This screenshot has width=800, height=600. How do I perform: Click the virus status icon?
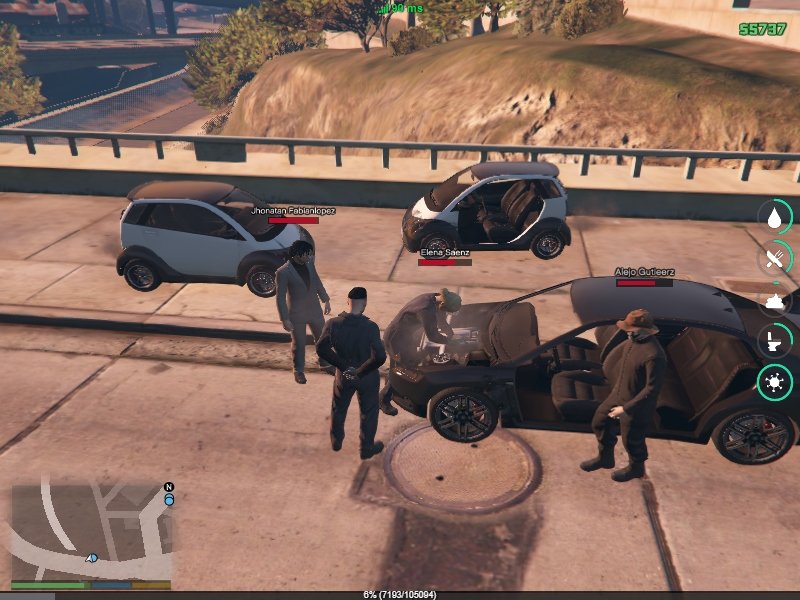coord(774,382)
